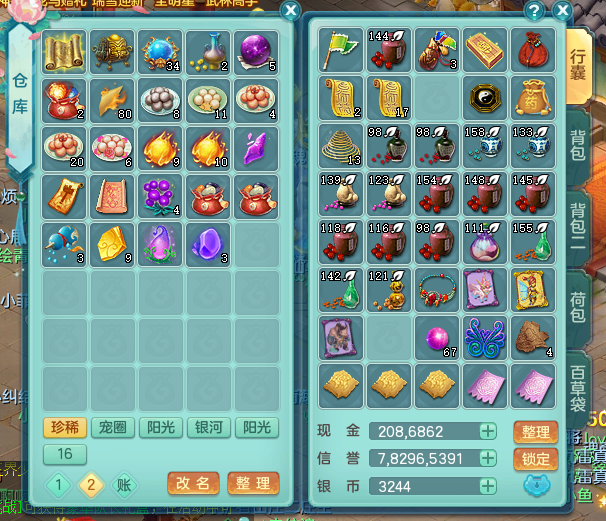This screenshot has height=521, width=606.
Task: Select the 珍稀 warehouse page
Action: click(65, 428)
